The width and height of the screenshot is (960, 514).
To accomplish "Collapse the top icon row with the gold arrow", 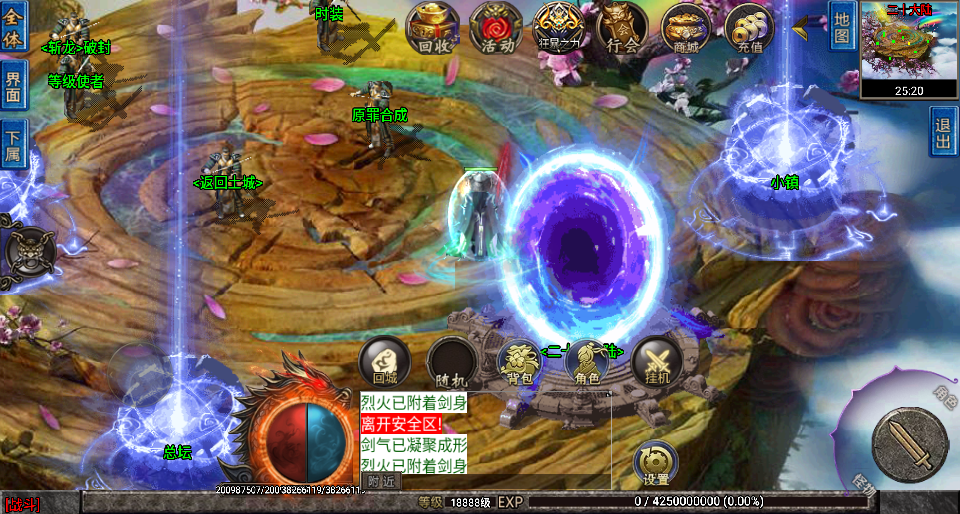I will click(x=801, y=29).
